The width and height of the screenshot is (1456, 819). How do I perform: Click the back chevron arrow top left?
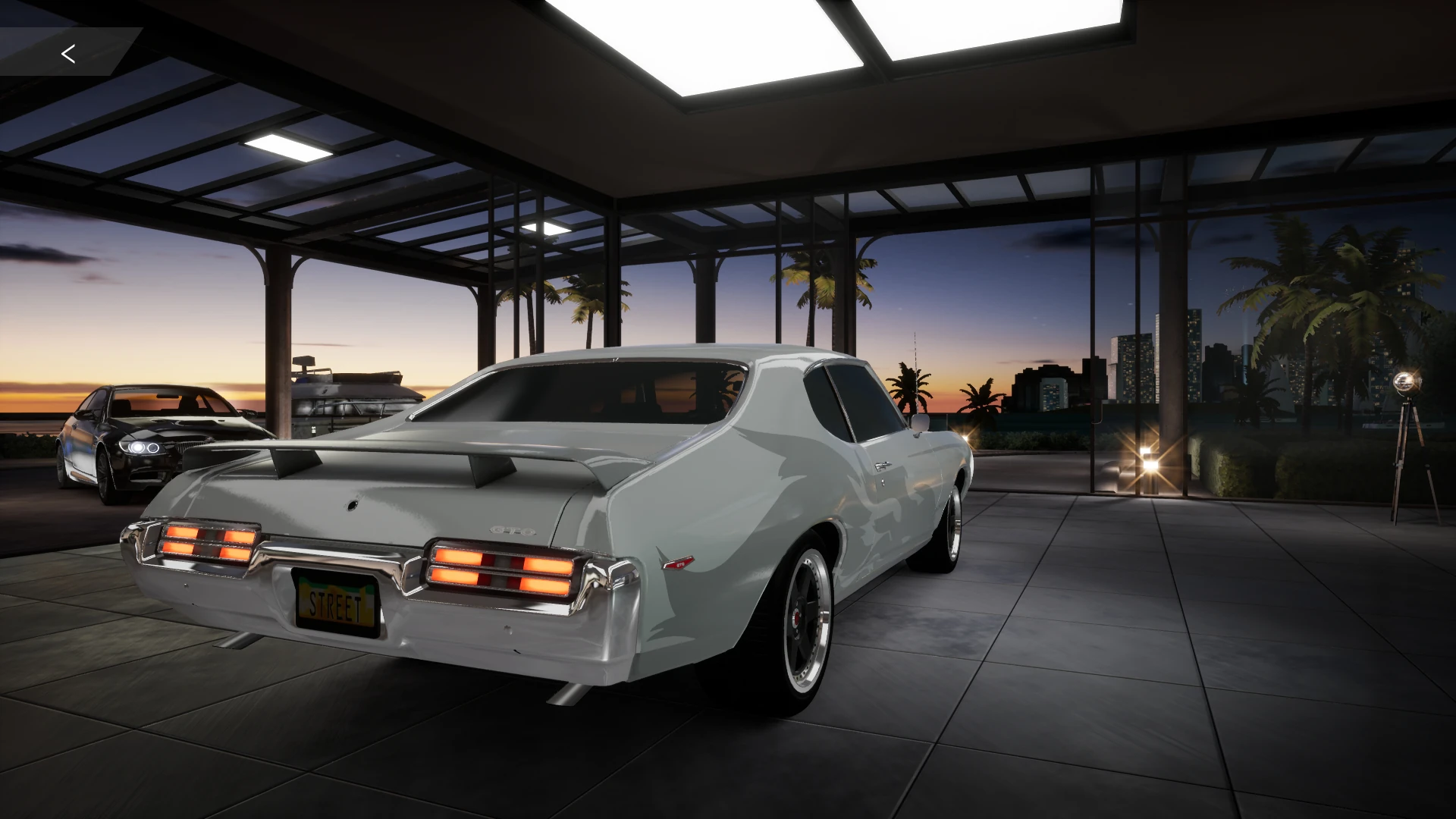point(68,54)
